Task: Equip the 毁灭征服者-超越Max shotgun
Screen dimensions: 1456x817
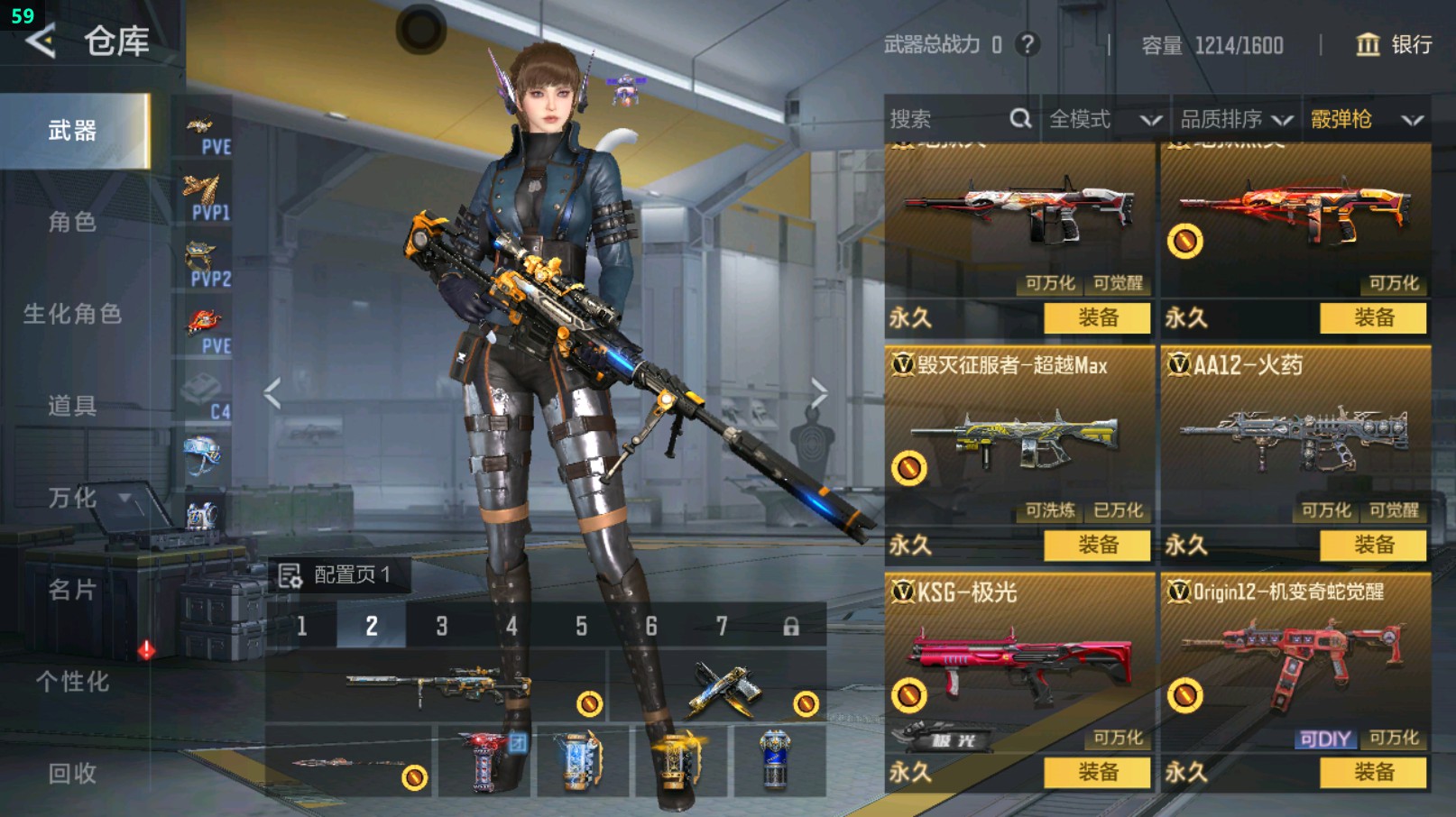Action: [1097, 545]
